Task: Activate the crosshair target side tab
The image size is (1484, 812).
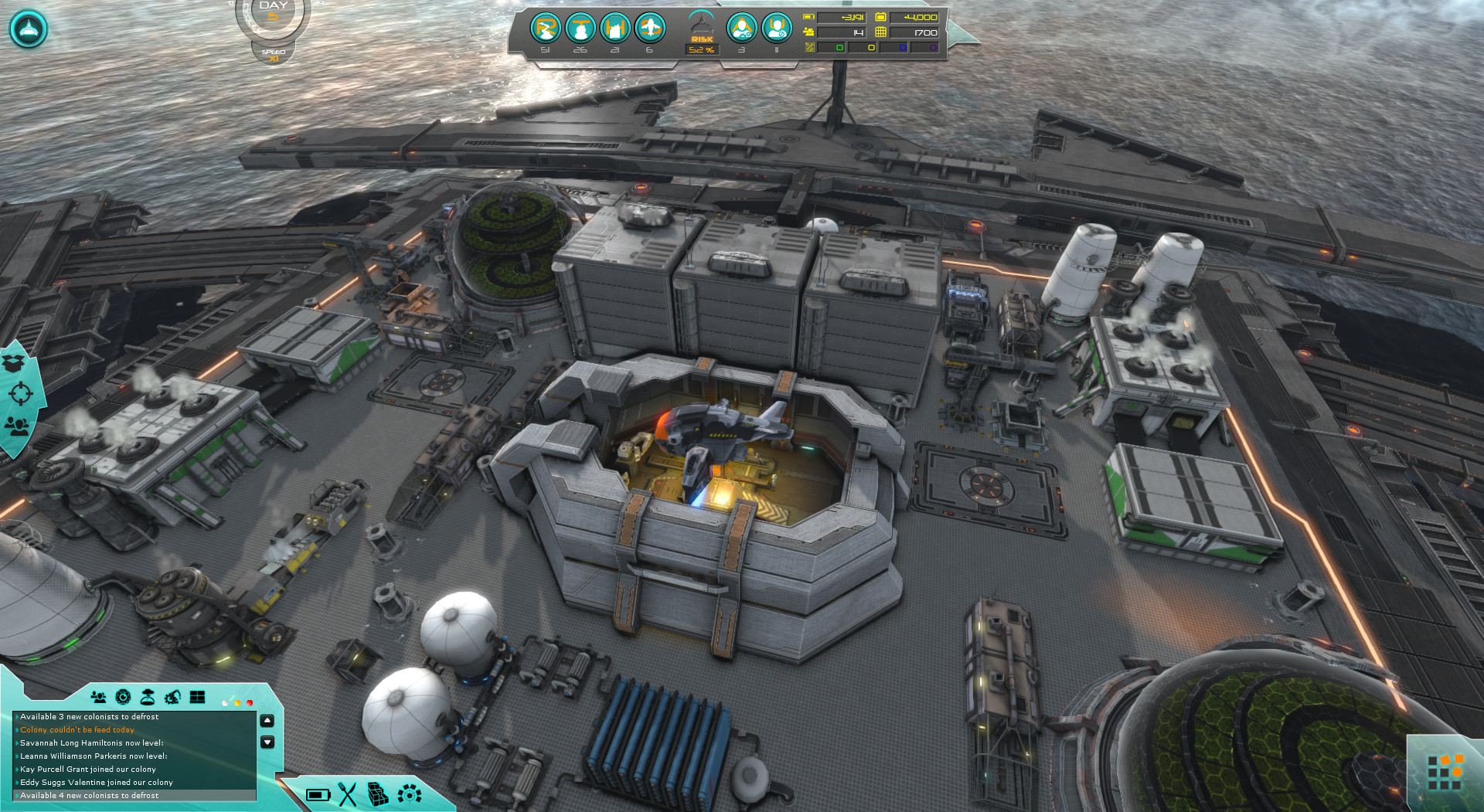Action: (x=20, y=394)
